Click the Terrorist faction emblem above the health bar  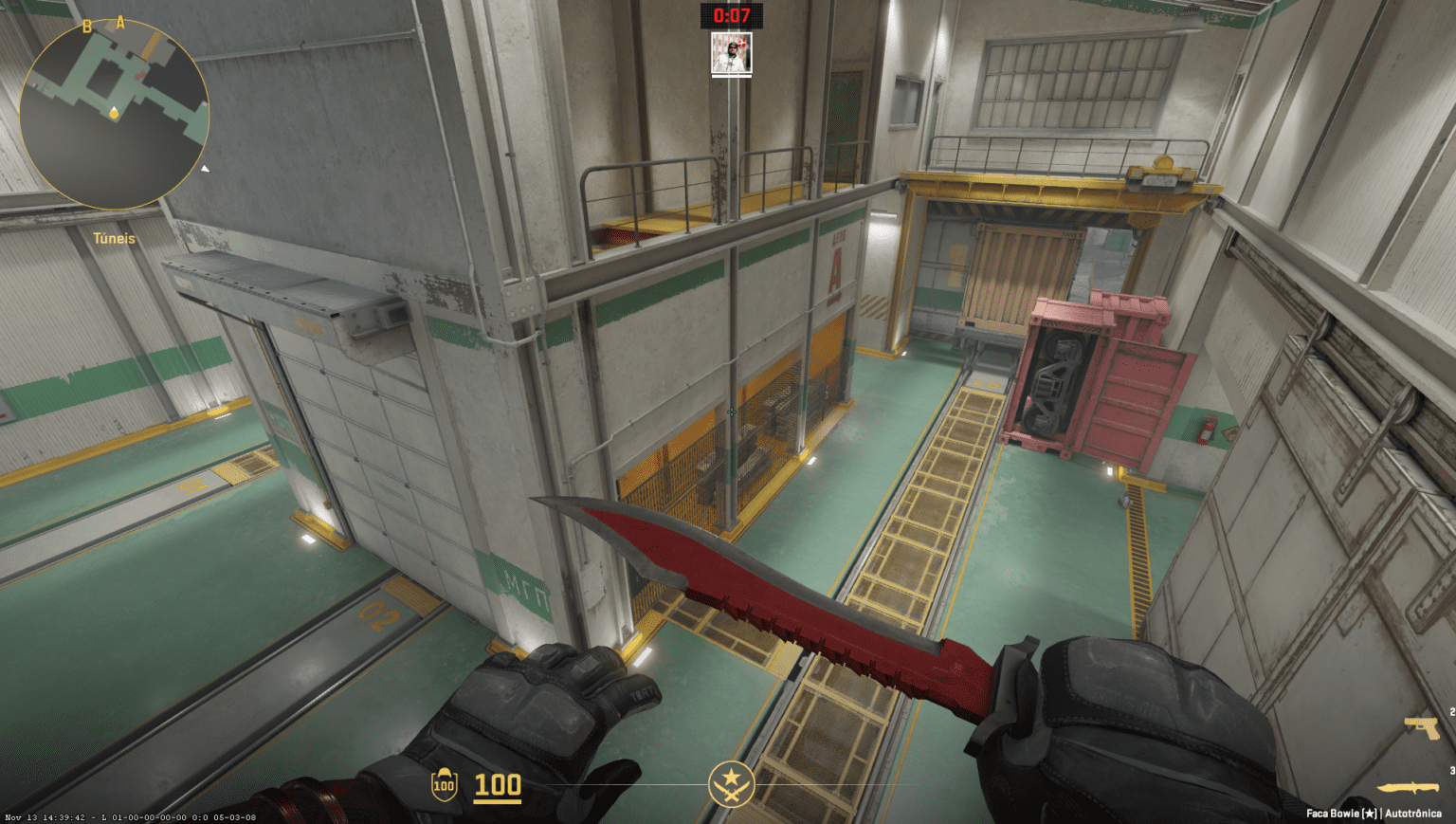pyautogui.click(x=730, y=785)
